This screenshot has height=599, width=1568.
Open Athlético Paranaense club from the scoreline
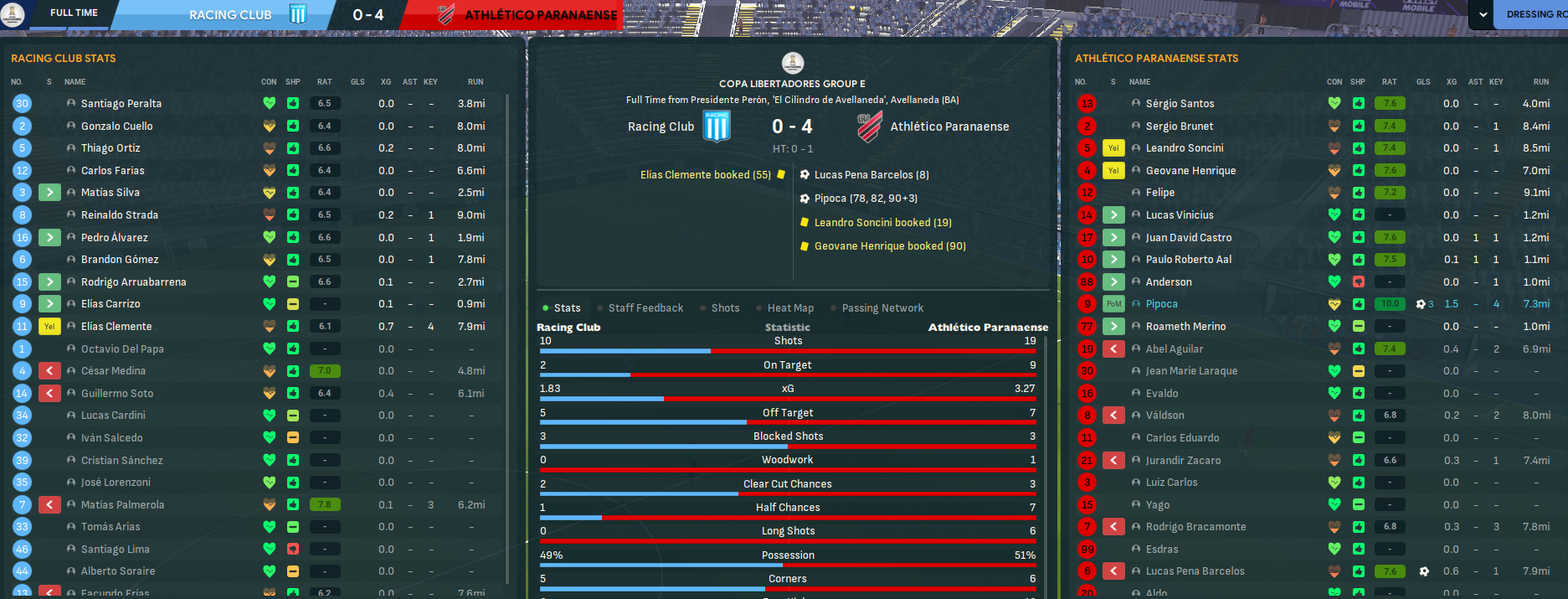(949, 127)
